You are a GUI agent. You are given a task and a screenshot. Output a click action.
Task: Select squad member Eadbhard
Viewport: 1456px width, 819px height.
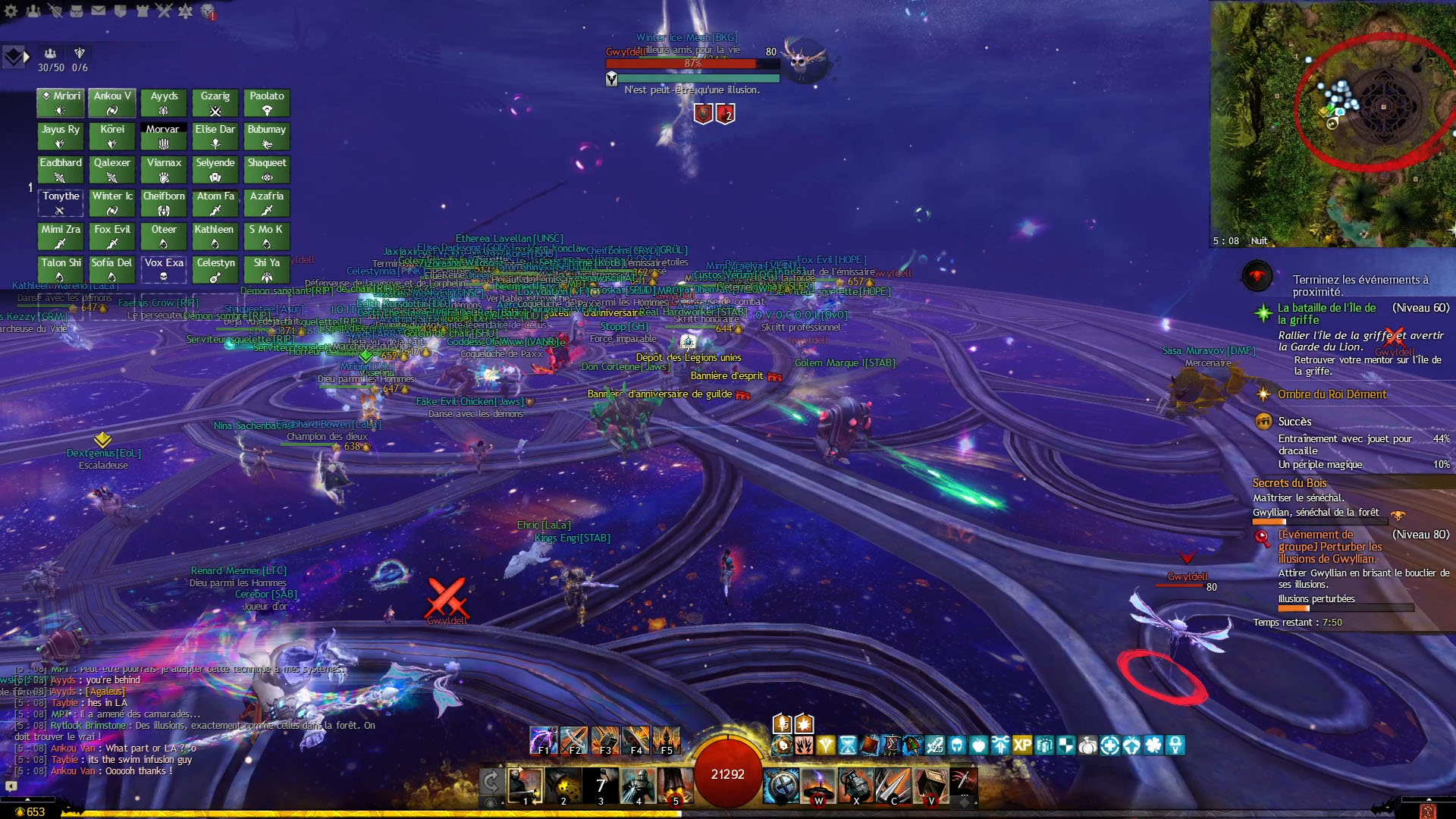tap(61, 169)
